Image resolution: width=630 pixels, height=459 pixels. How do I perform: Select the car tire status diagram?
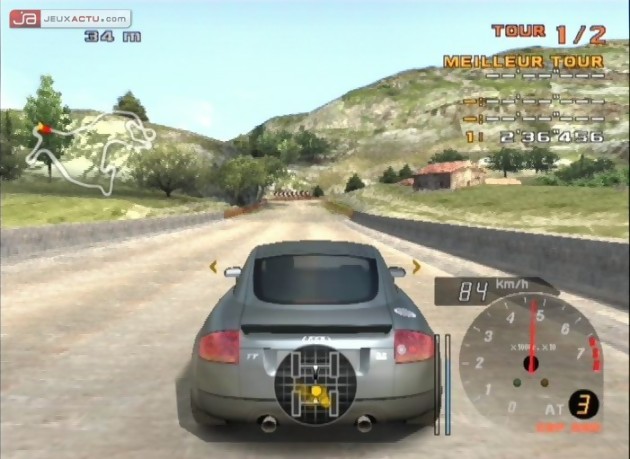[315, 386]
